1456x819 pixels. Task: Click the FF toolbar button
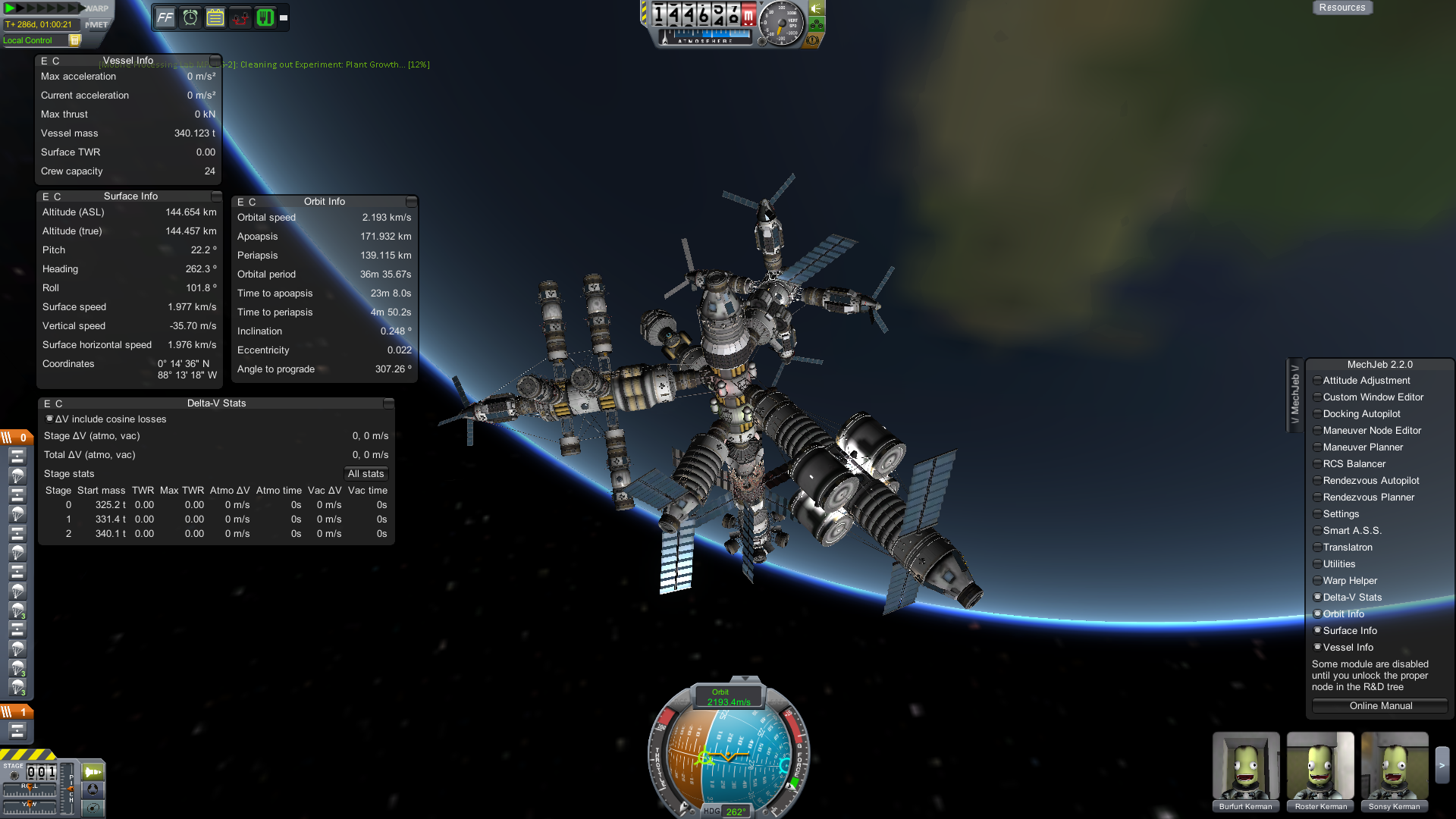[x=165, y=17]
